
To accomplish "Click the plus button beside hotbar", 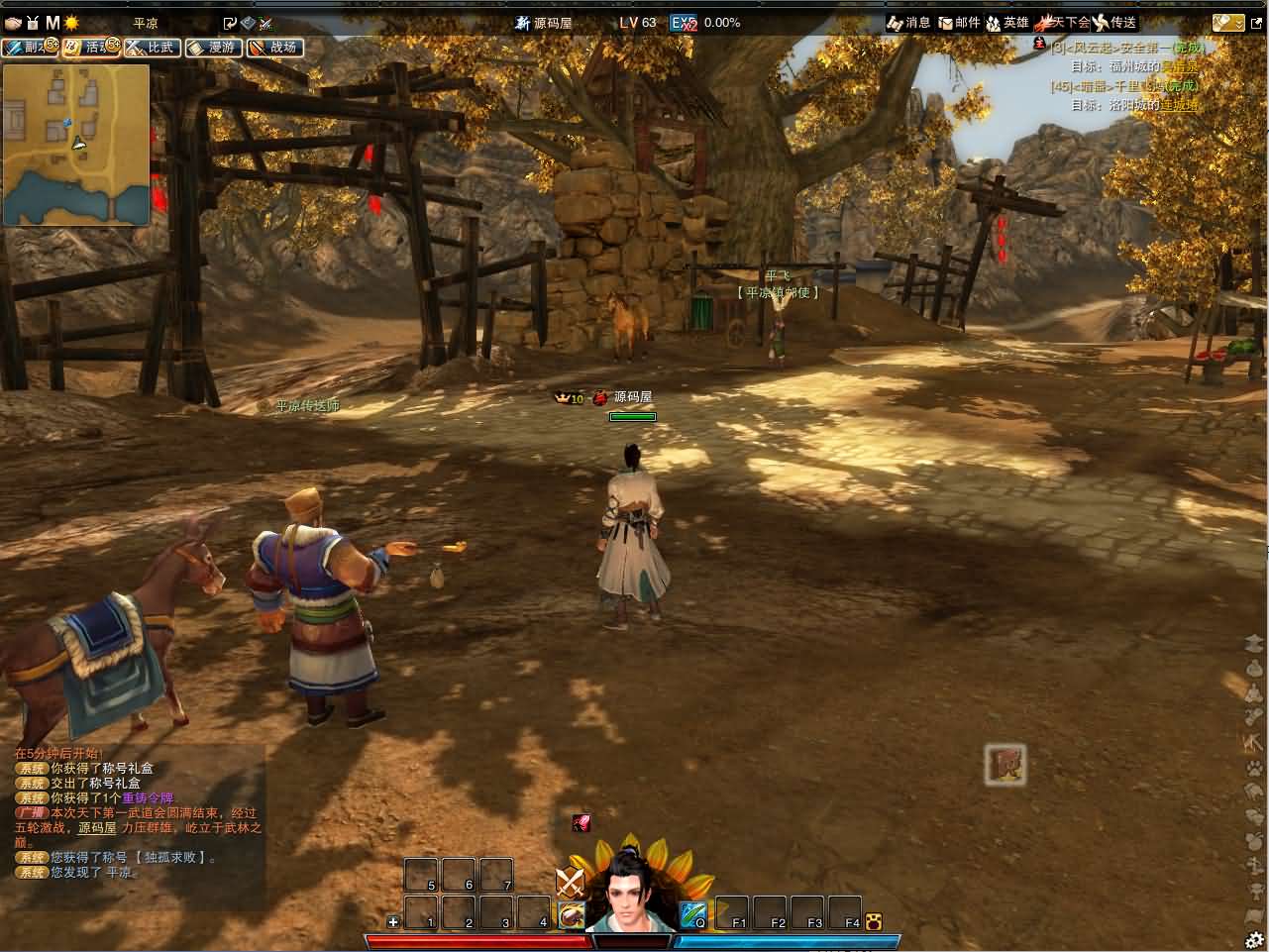I will 393,921.
